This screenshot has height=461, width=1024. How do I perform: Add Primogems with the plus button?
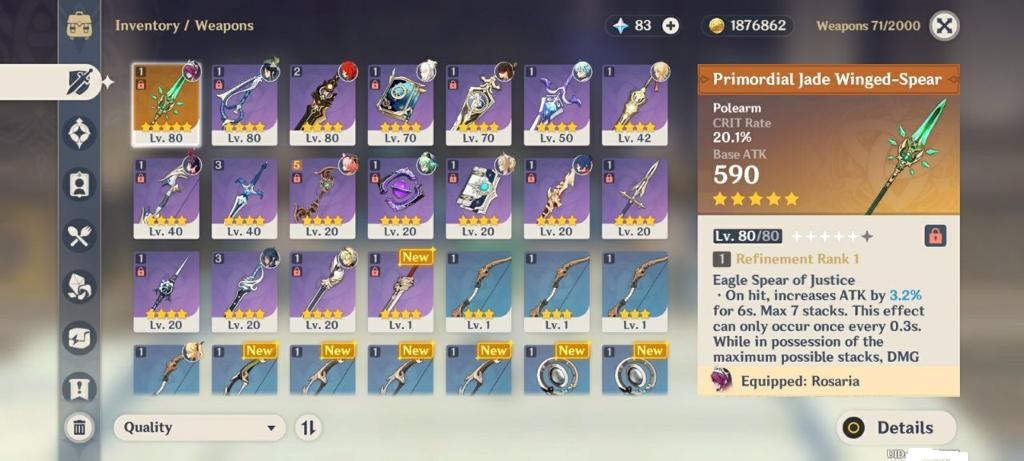670,26
